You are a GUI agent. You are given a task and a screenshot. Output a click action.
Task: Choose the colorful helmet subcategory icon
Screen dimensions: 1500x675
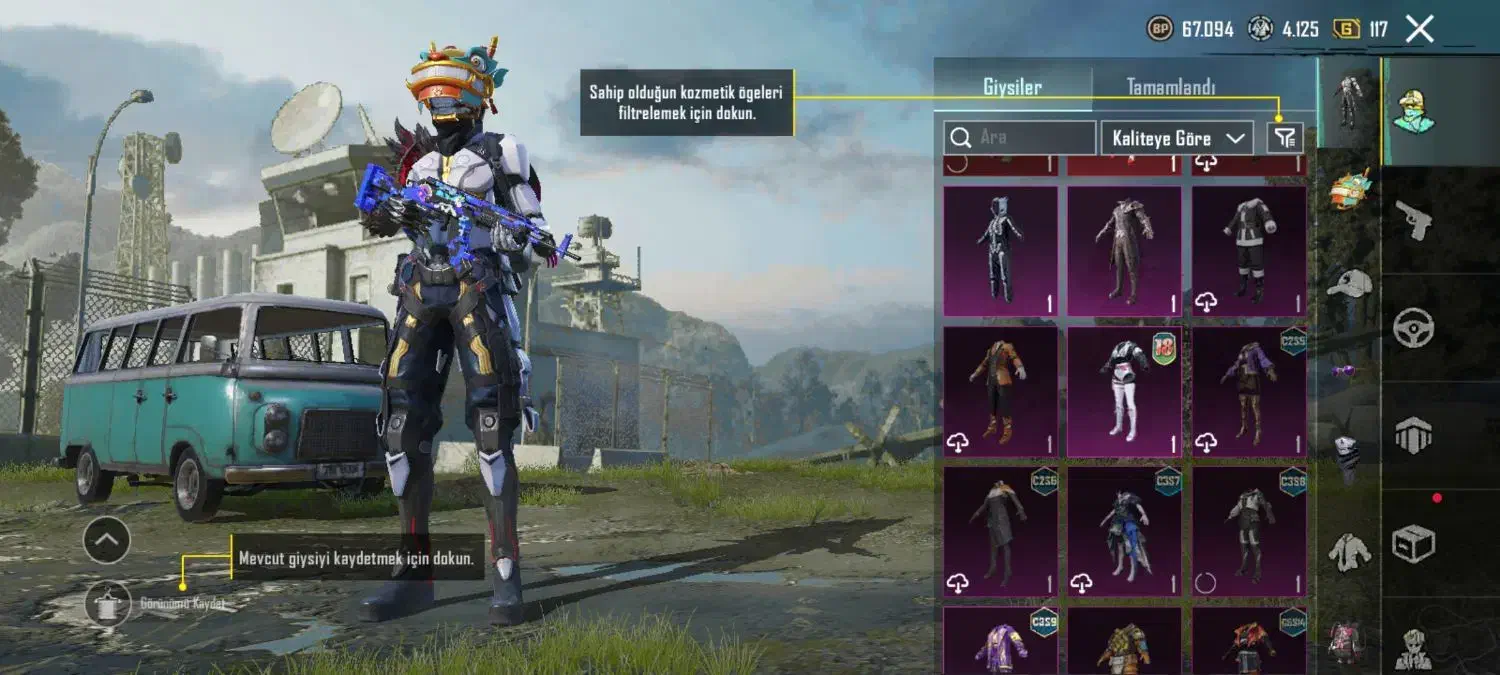1350,189
